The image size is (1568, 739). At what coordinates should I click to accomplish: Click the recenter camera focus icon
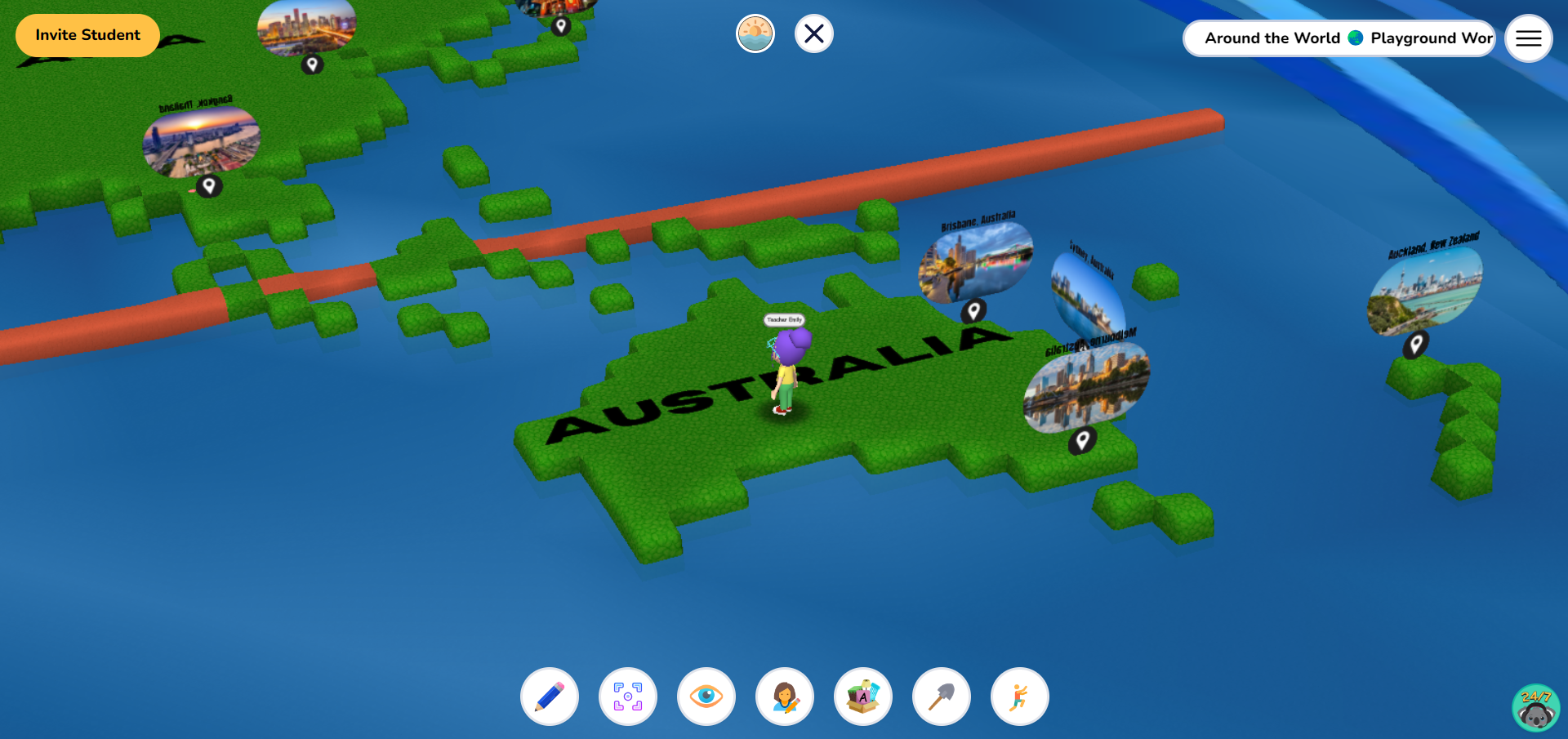click(x=627, y=696)
